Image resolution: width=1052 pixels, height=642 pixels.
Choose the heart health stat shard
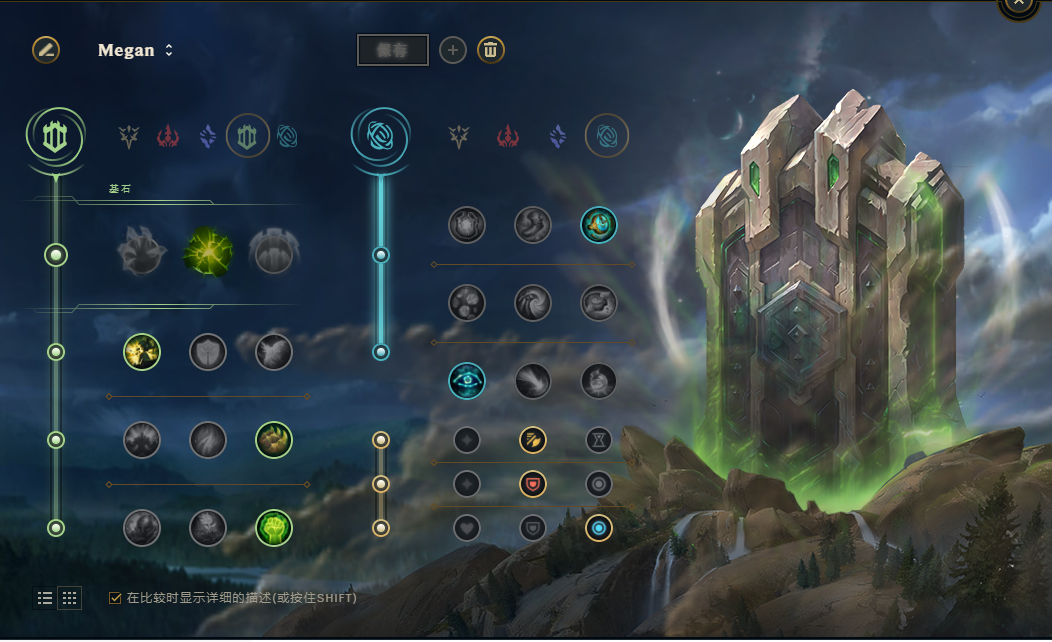[467, 528]
